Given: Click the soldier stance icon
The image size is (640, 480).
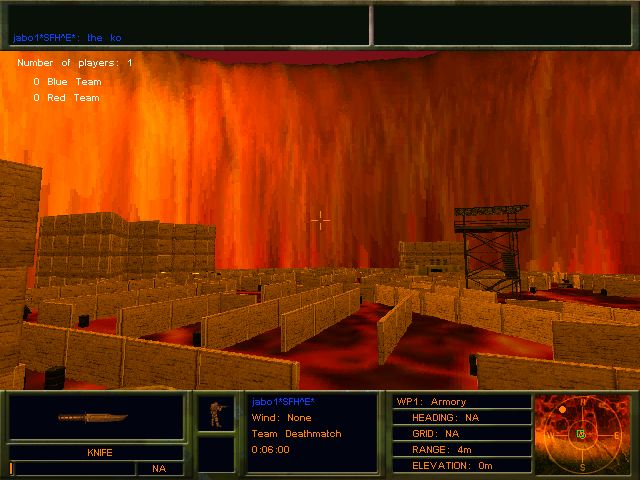Looking at the screenshot, I should [x=214, y=413].
